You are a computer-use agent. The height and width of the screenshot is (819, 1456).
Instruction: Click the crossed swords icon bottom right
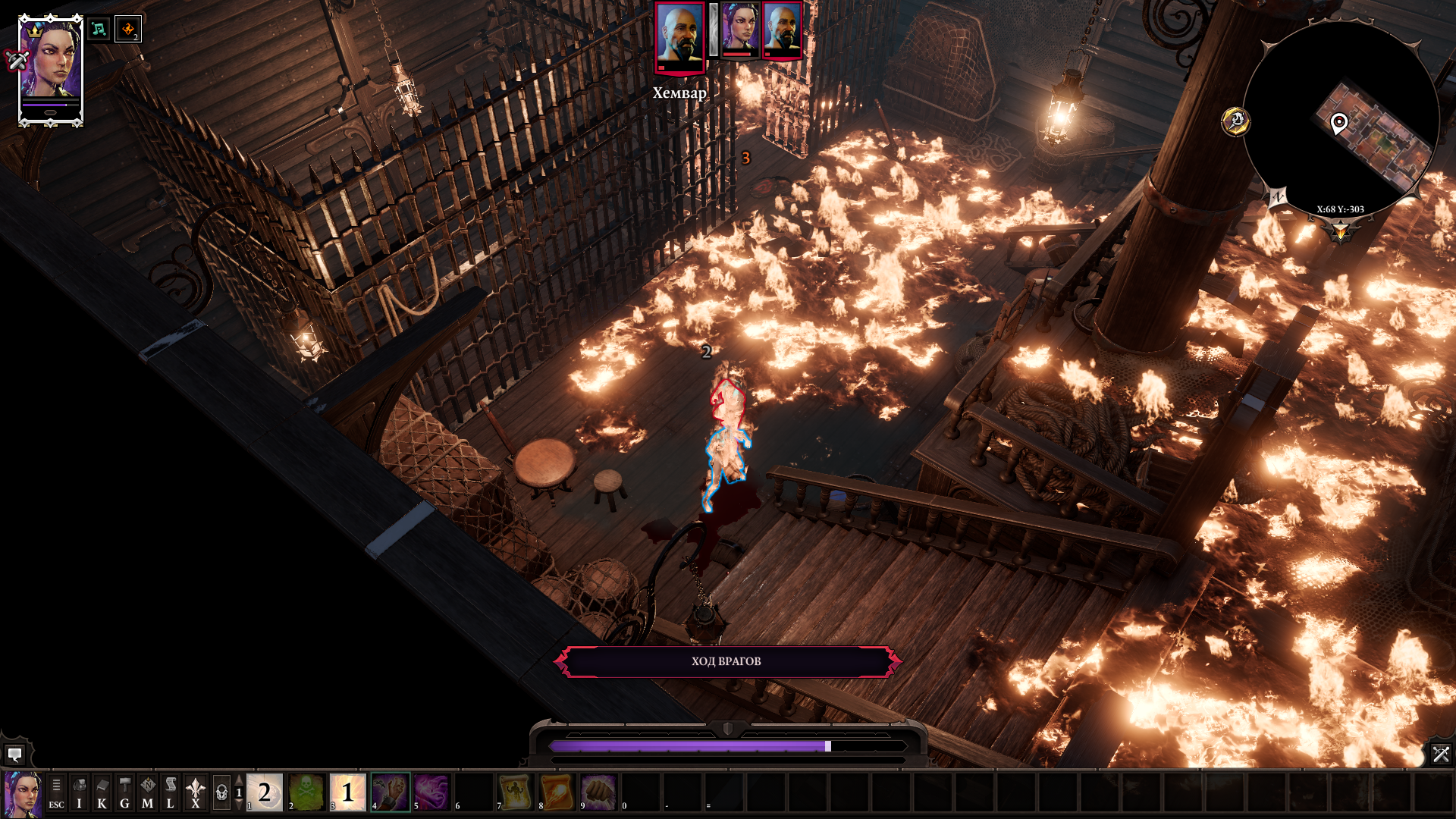[1440, 754]
